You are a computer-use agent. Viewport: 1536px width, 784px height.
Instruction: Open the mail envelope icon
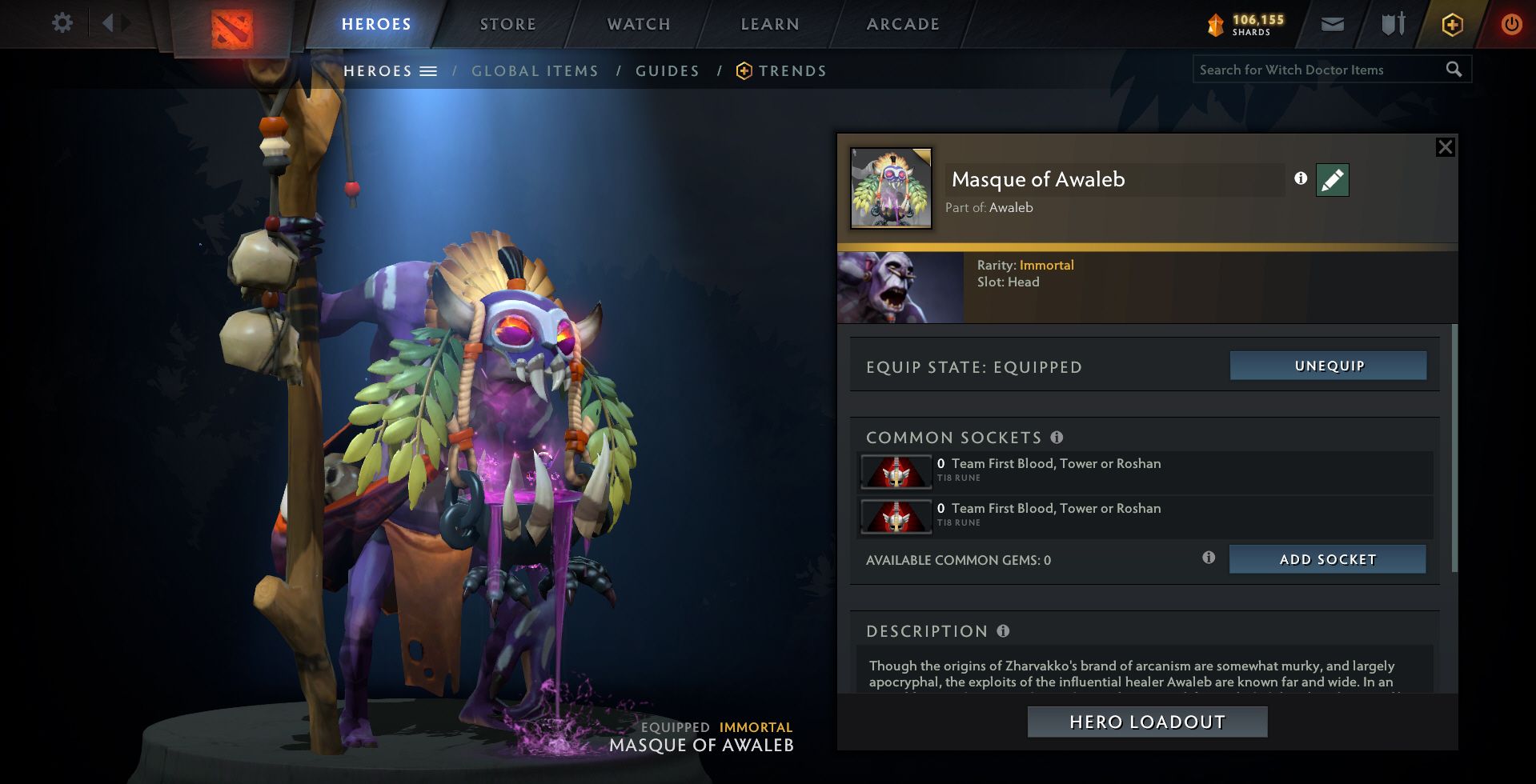pyautogui.click(x=1331, y=24)
